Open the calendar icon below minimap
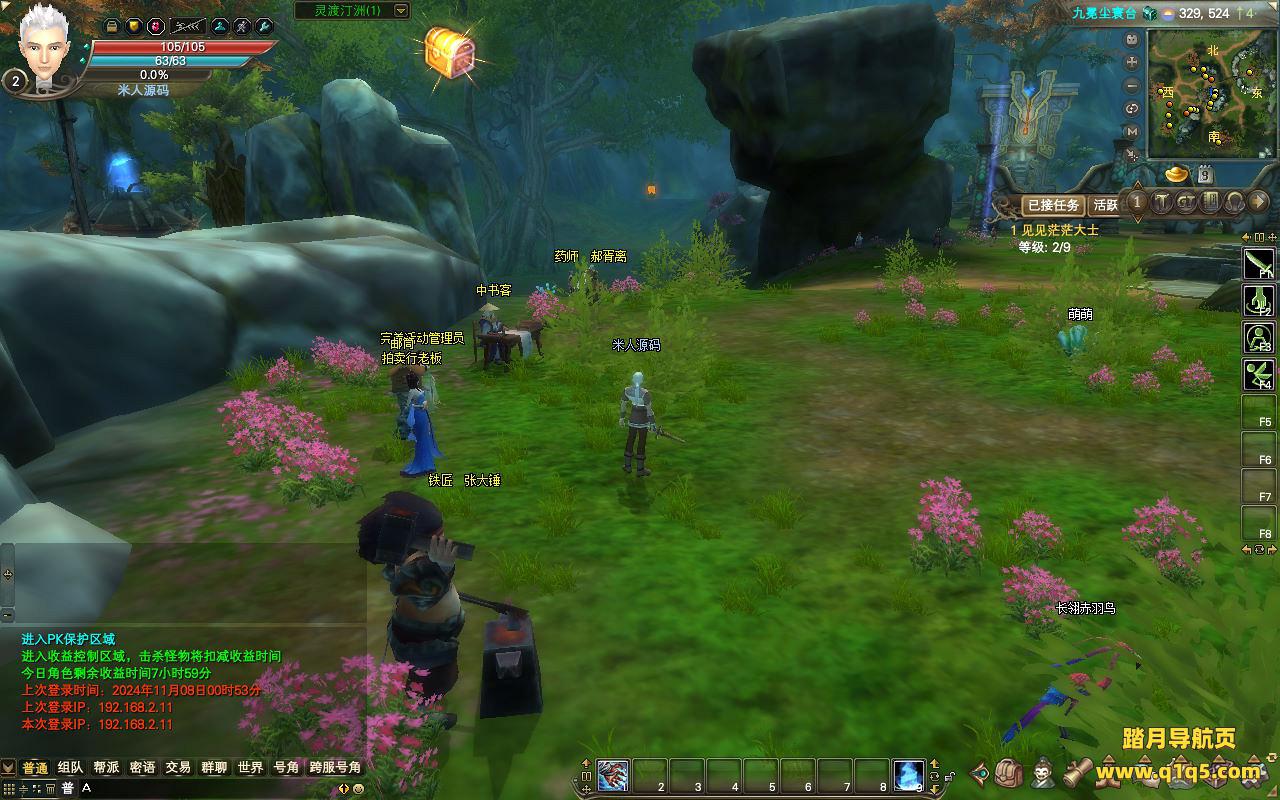 tap(1206, 174)
